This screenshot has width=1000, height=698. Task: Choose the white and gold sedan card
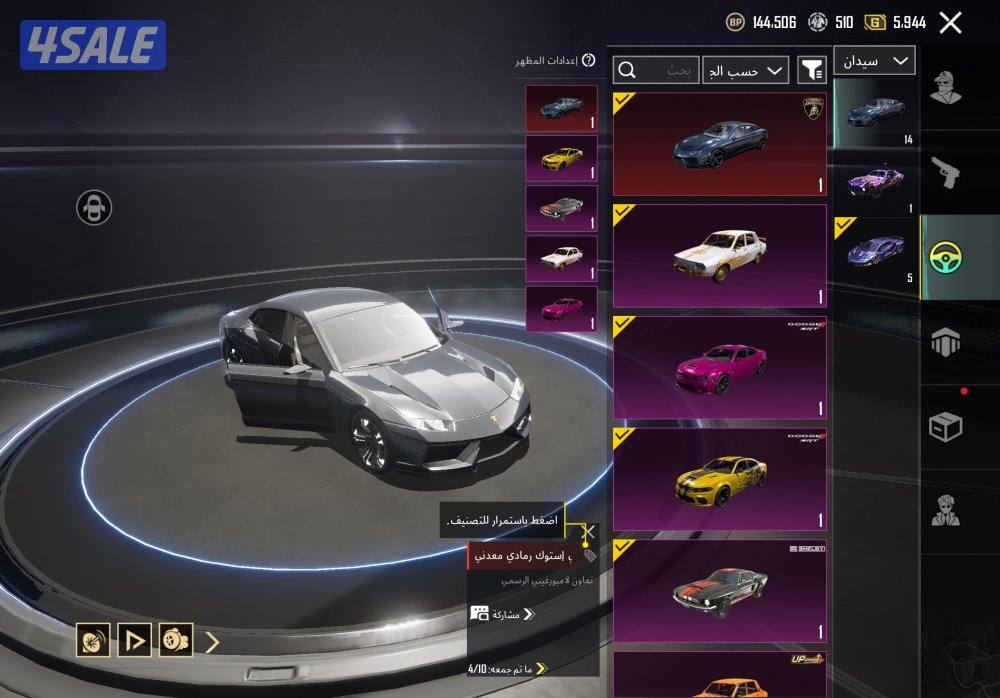click(719, 255)
